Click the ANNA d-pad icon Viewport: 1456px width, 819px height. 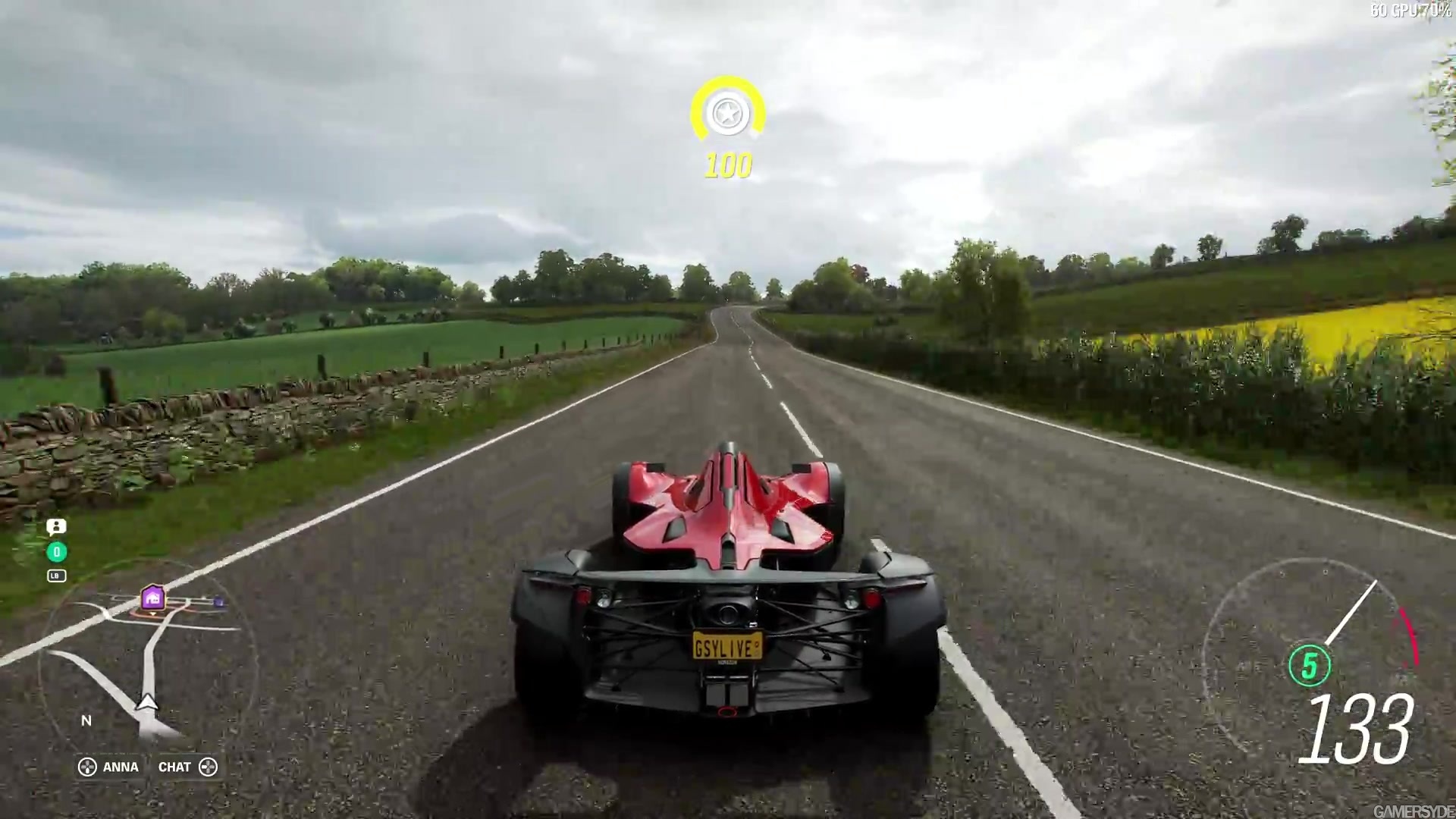(x=87, y=767)
